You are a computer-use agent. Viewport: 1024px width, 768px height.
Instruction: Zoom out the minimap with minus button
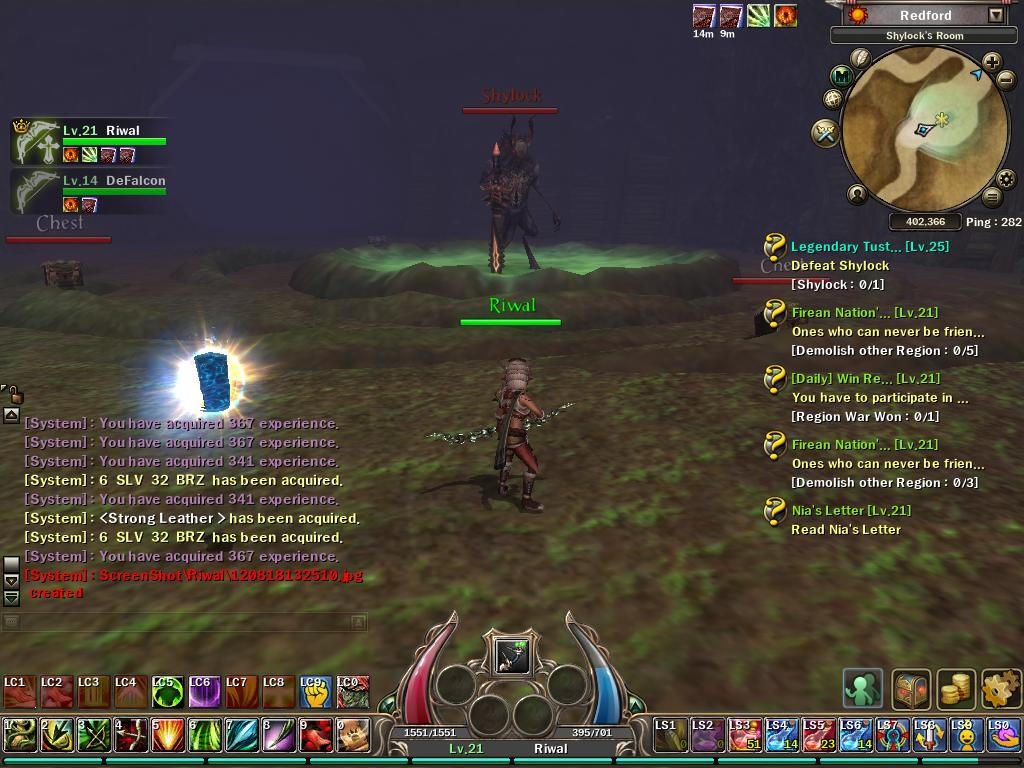pos(1006,79)
